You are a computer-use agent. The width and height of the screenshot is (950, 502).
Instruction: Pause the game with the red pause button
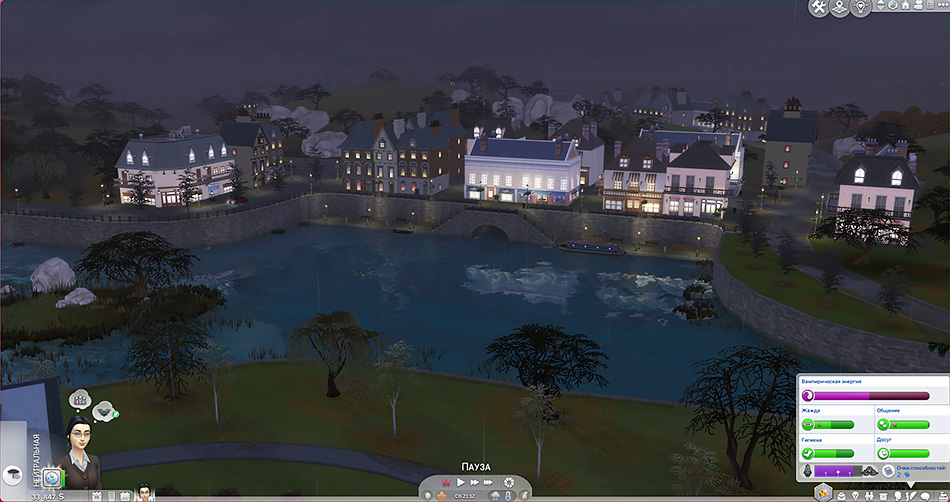pos(446,483)
